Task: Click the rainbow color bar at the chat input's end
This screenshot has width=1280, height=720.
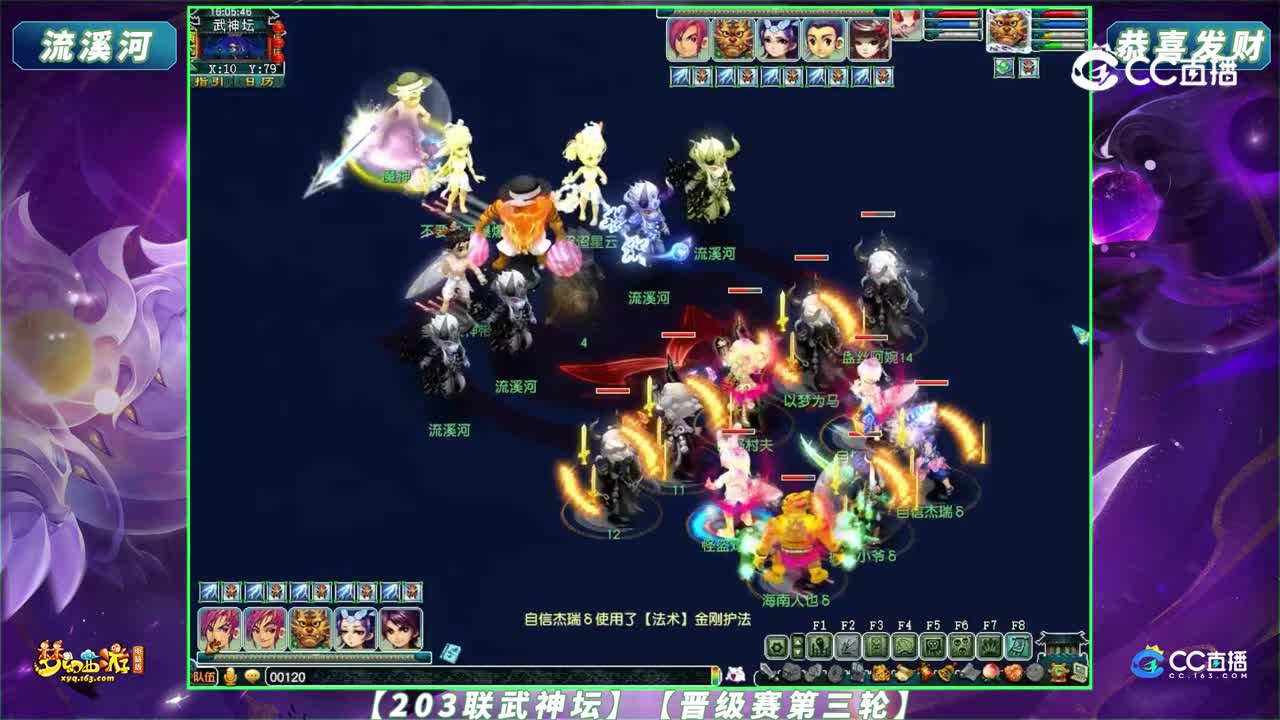Action: [718, 674]
